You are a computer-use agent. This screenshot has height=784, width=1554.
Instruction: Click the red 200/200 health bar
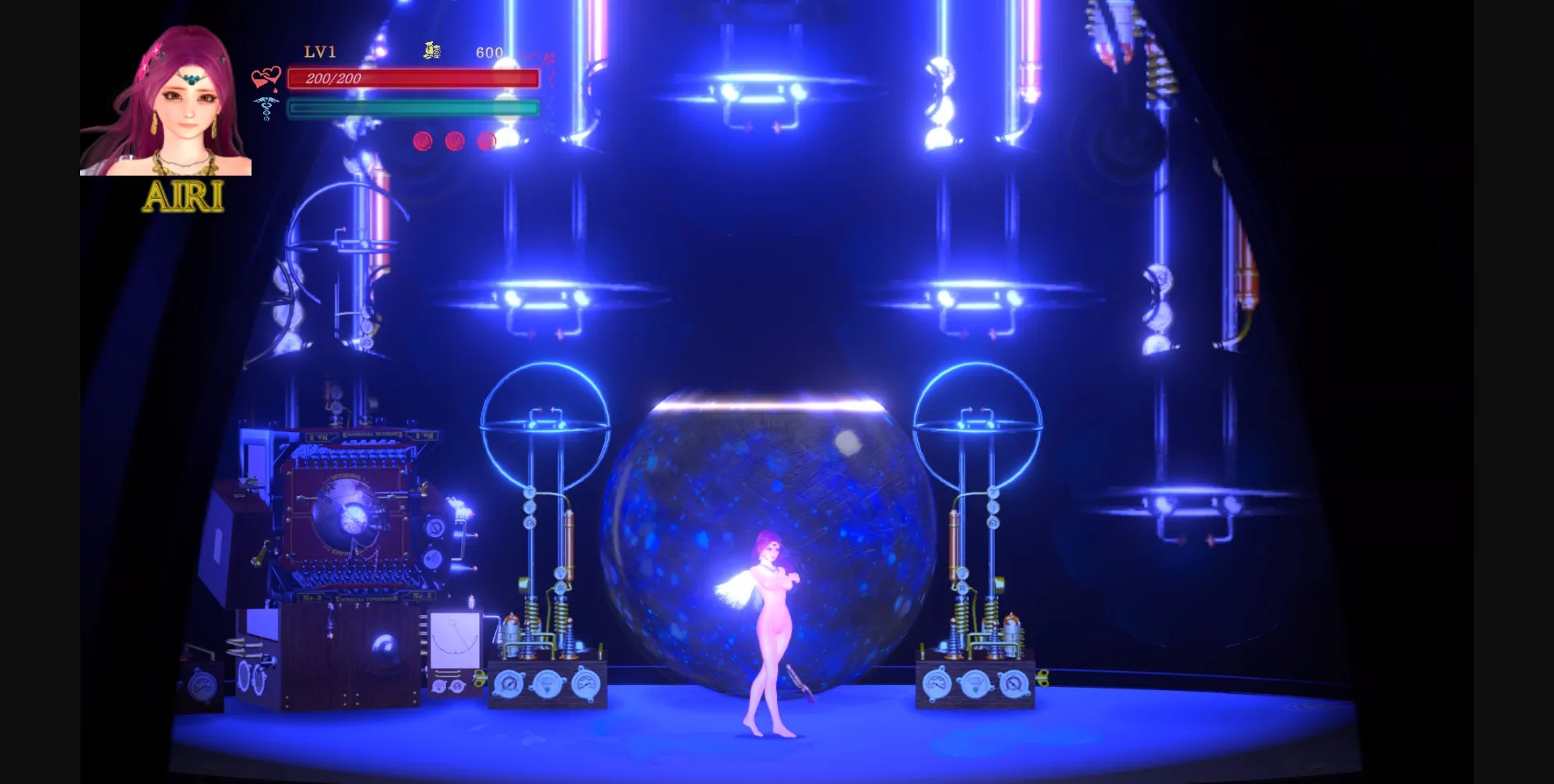(x=413, y=79)
